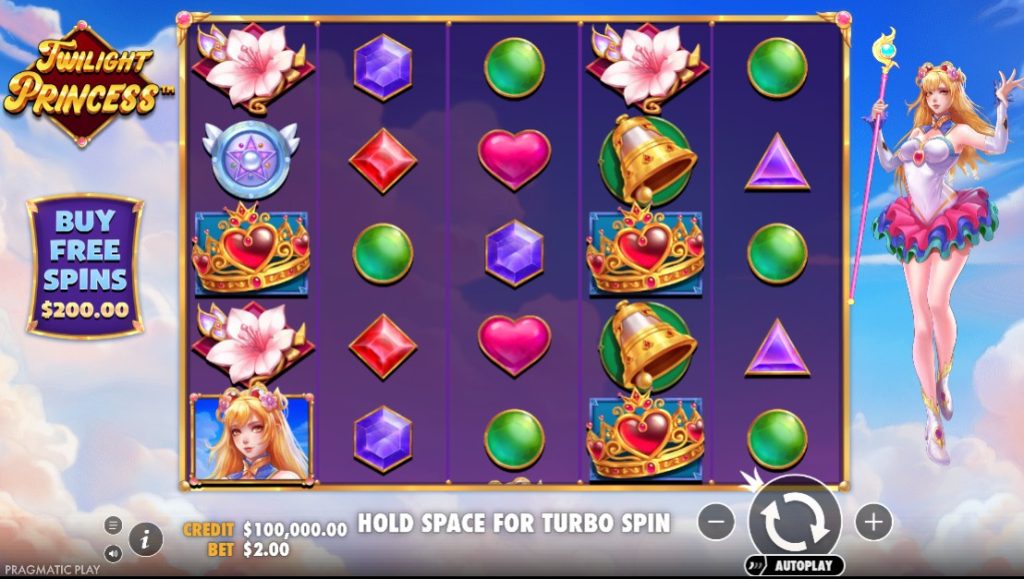Spin the reels with the circular arrows button
1024x579 pixels.
point(794,520)
